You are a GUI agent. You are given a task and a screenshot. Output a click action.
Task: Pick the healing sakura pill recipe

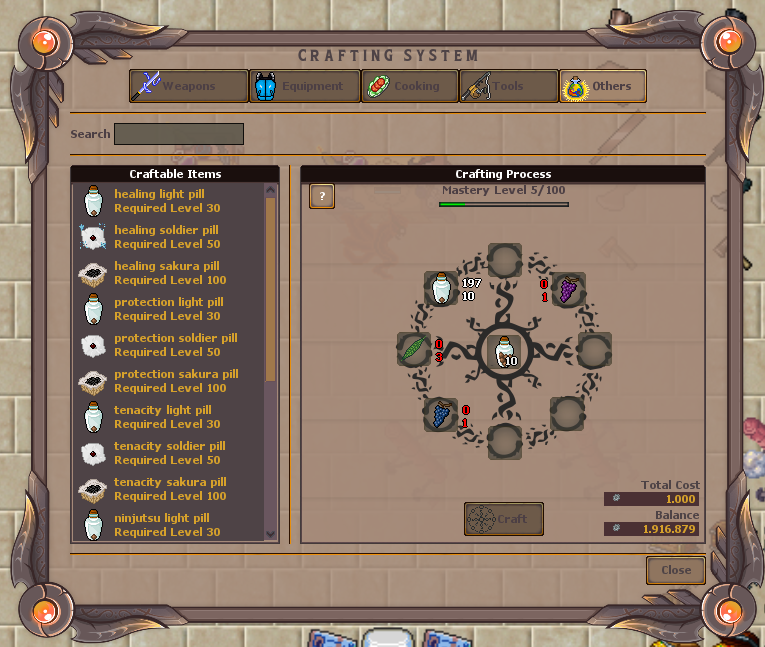(167, 273)
